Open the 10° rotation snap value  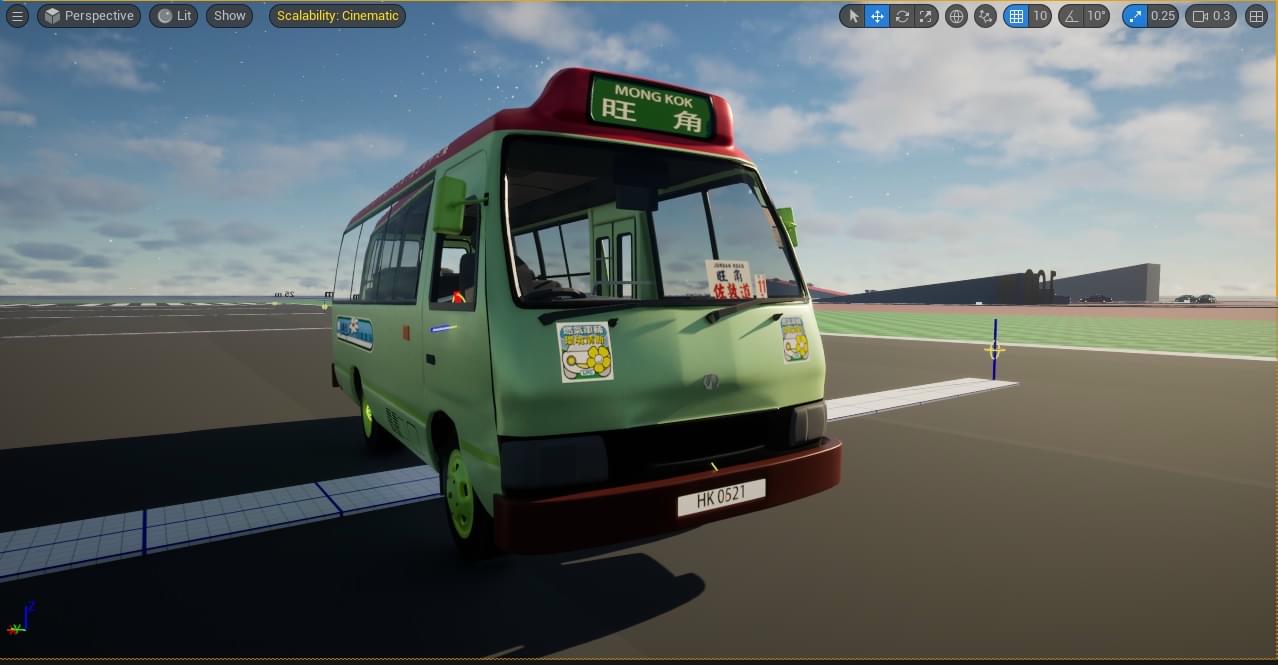coord(1097,16)
